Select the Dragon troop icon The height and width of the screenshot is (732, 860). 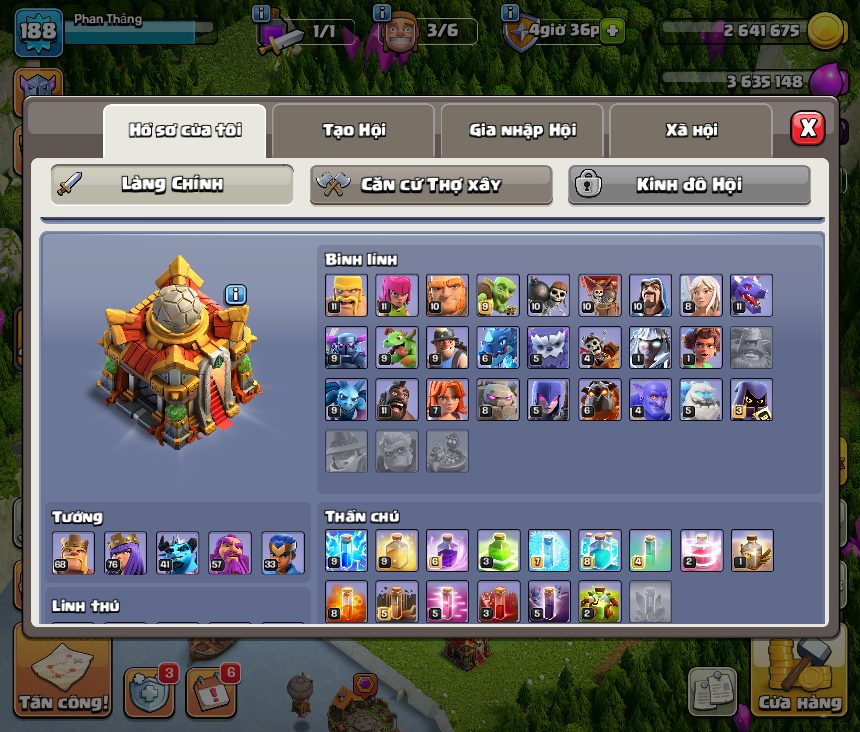(751, 295)
